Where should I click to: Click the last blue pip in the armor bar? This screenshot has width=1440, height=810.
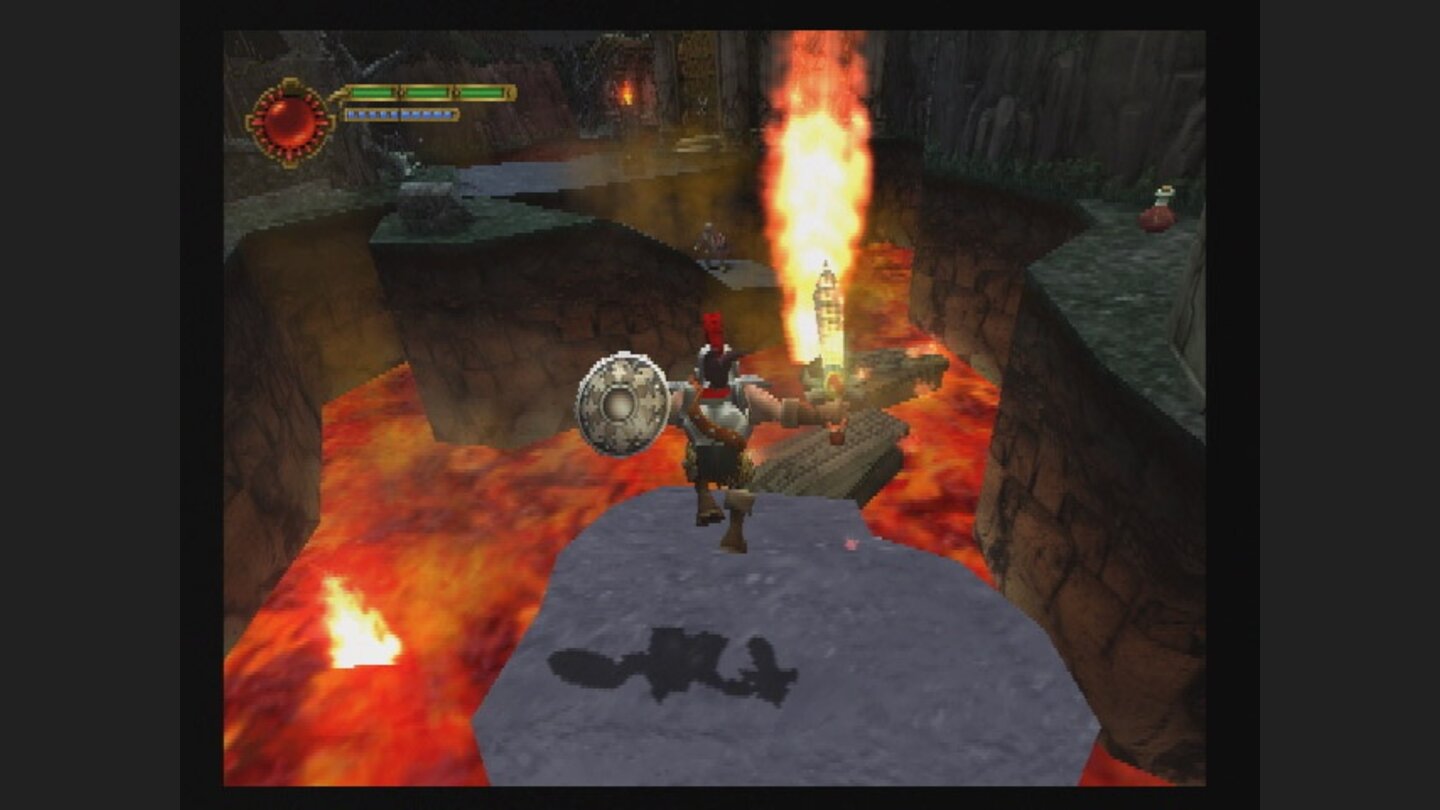(x=449, y=114)
